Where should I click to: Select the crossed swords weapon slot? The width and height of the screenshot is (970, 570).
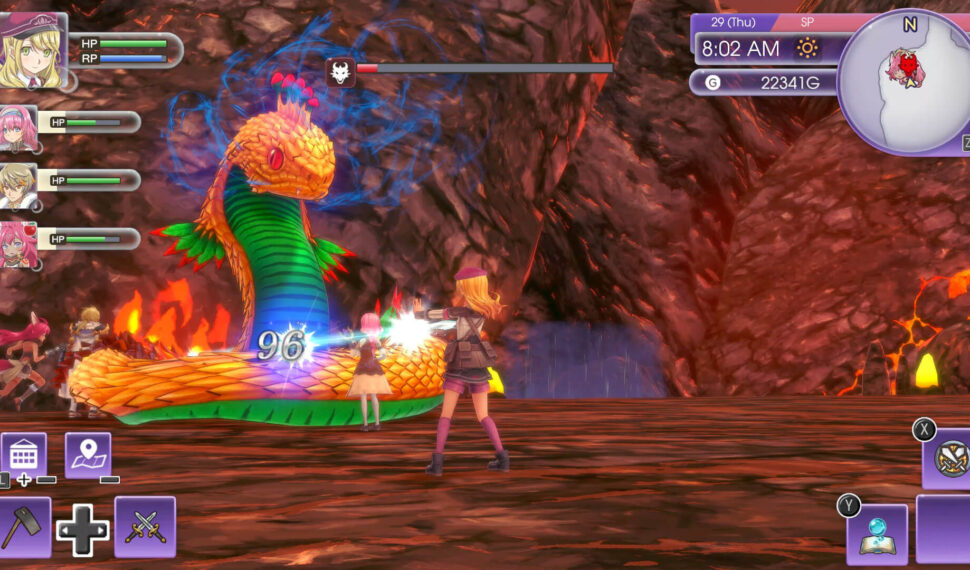[x=145, y=526]
